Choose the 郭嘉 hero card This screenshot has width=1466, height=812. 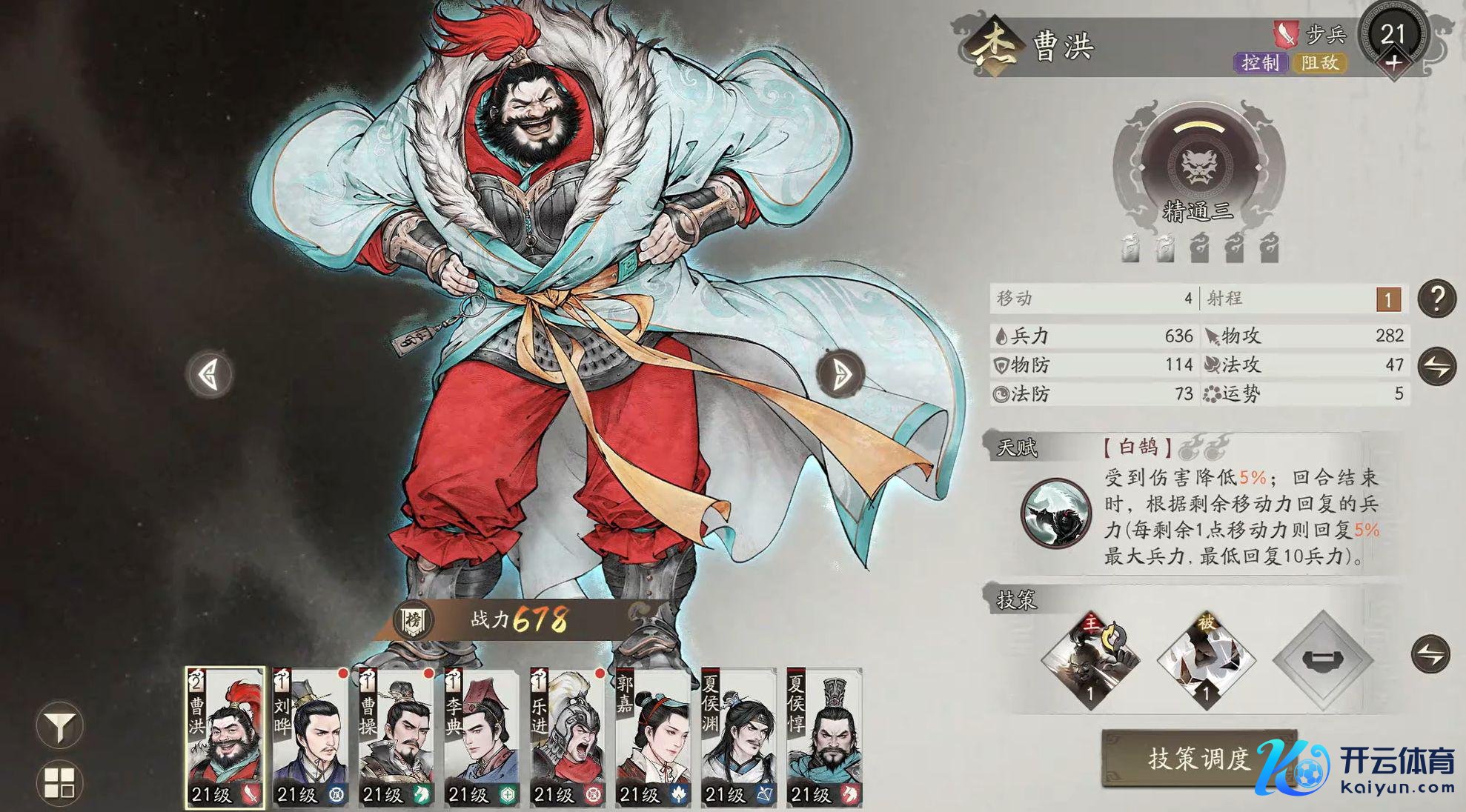[654, 736]
